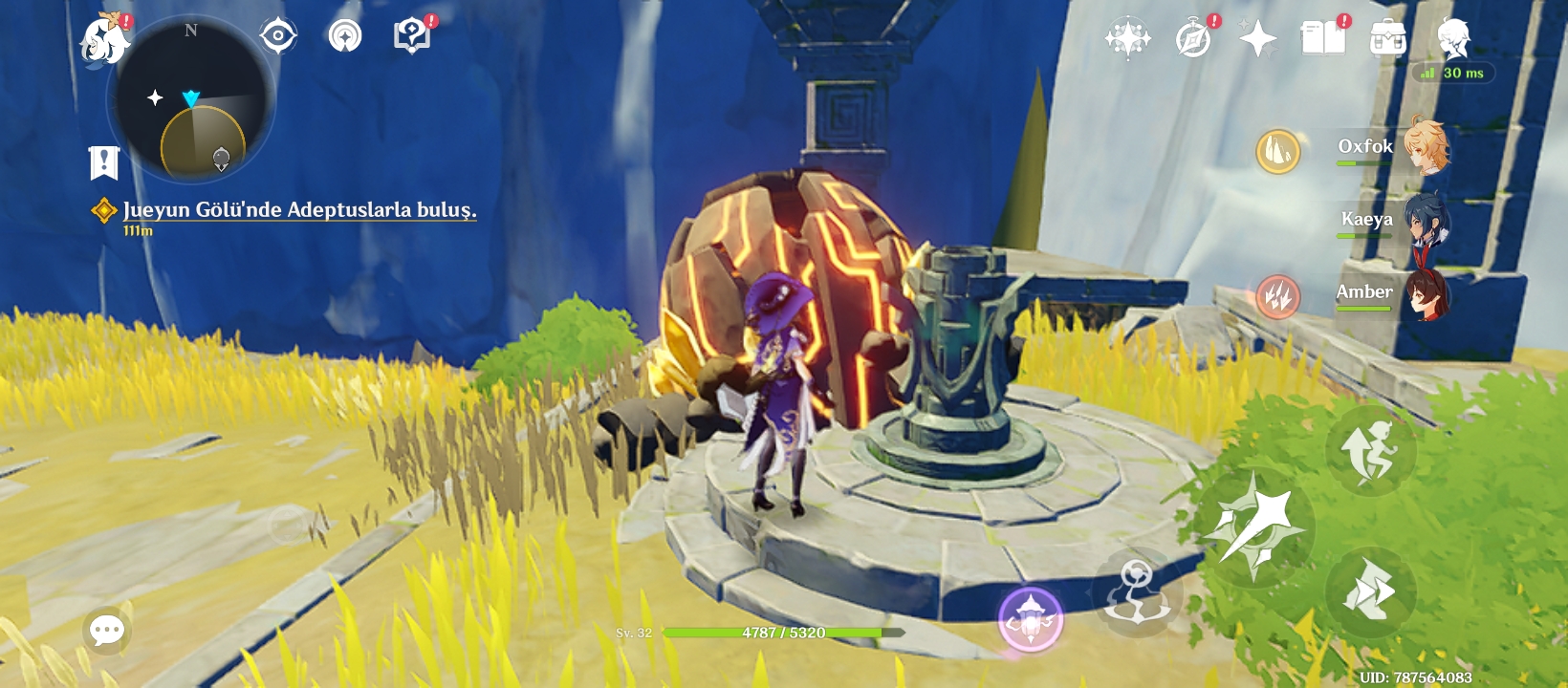Activate Lisa's elemental skill
Viewport: 1568px width, 688px height.
1138,591
